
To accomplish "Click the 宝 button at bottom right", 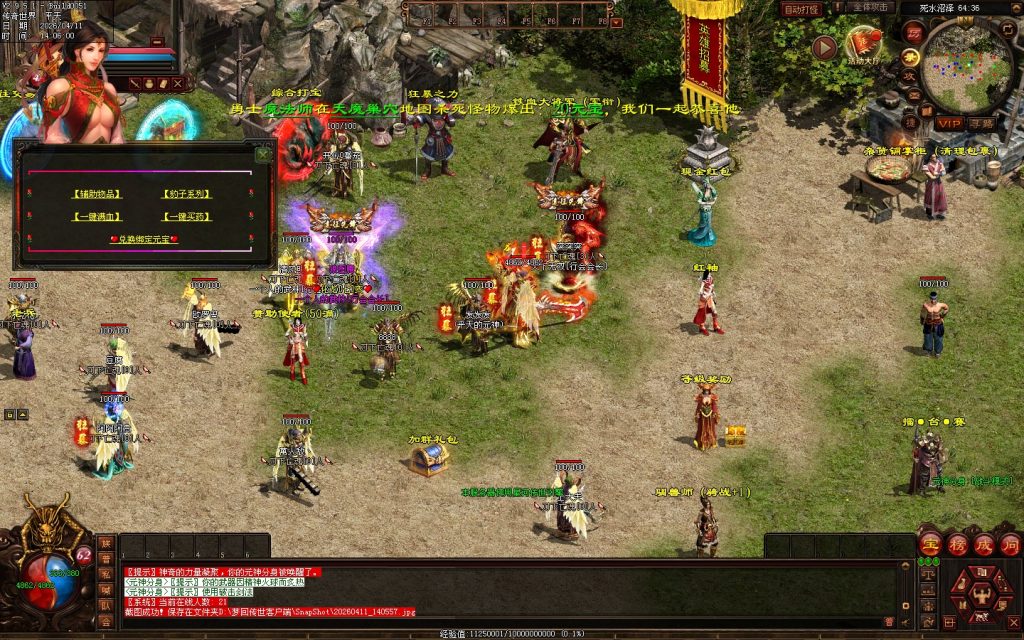I will coord(931,545).
